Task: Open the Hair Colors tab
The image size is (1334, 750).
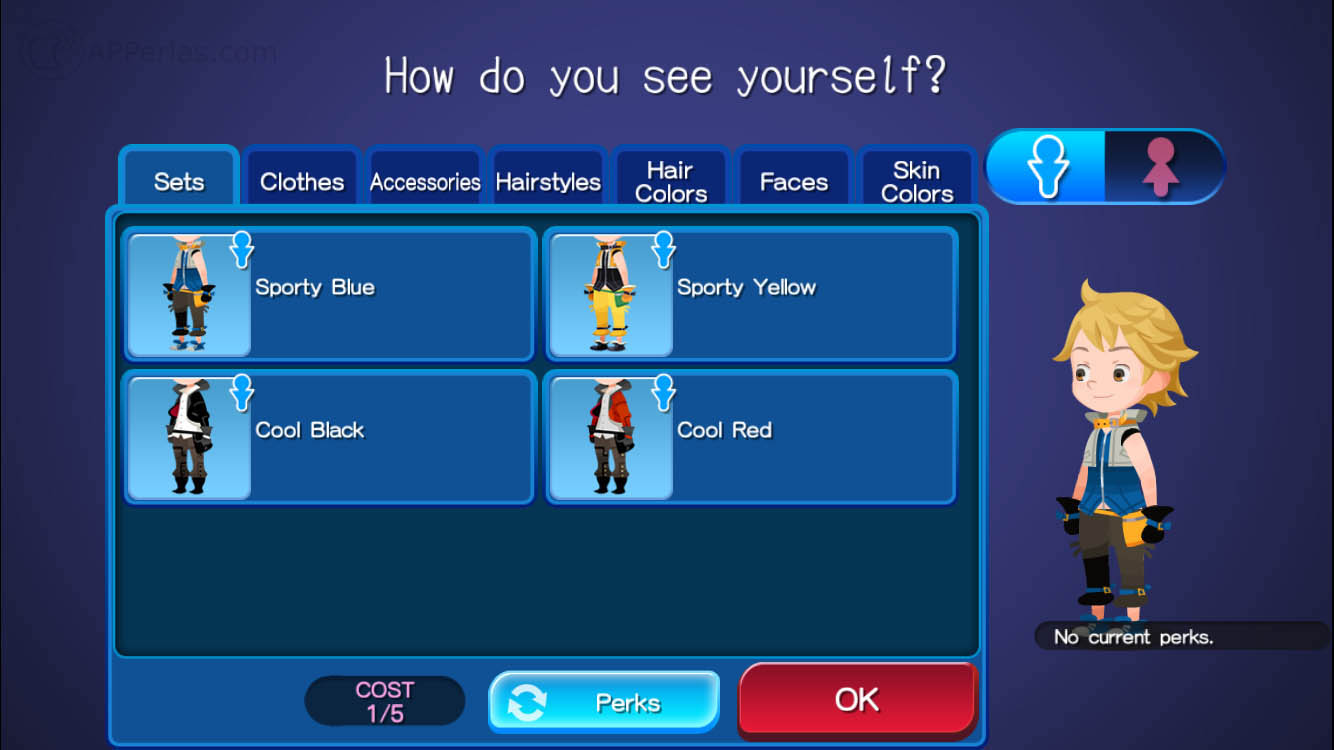Action: 671,182
